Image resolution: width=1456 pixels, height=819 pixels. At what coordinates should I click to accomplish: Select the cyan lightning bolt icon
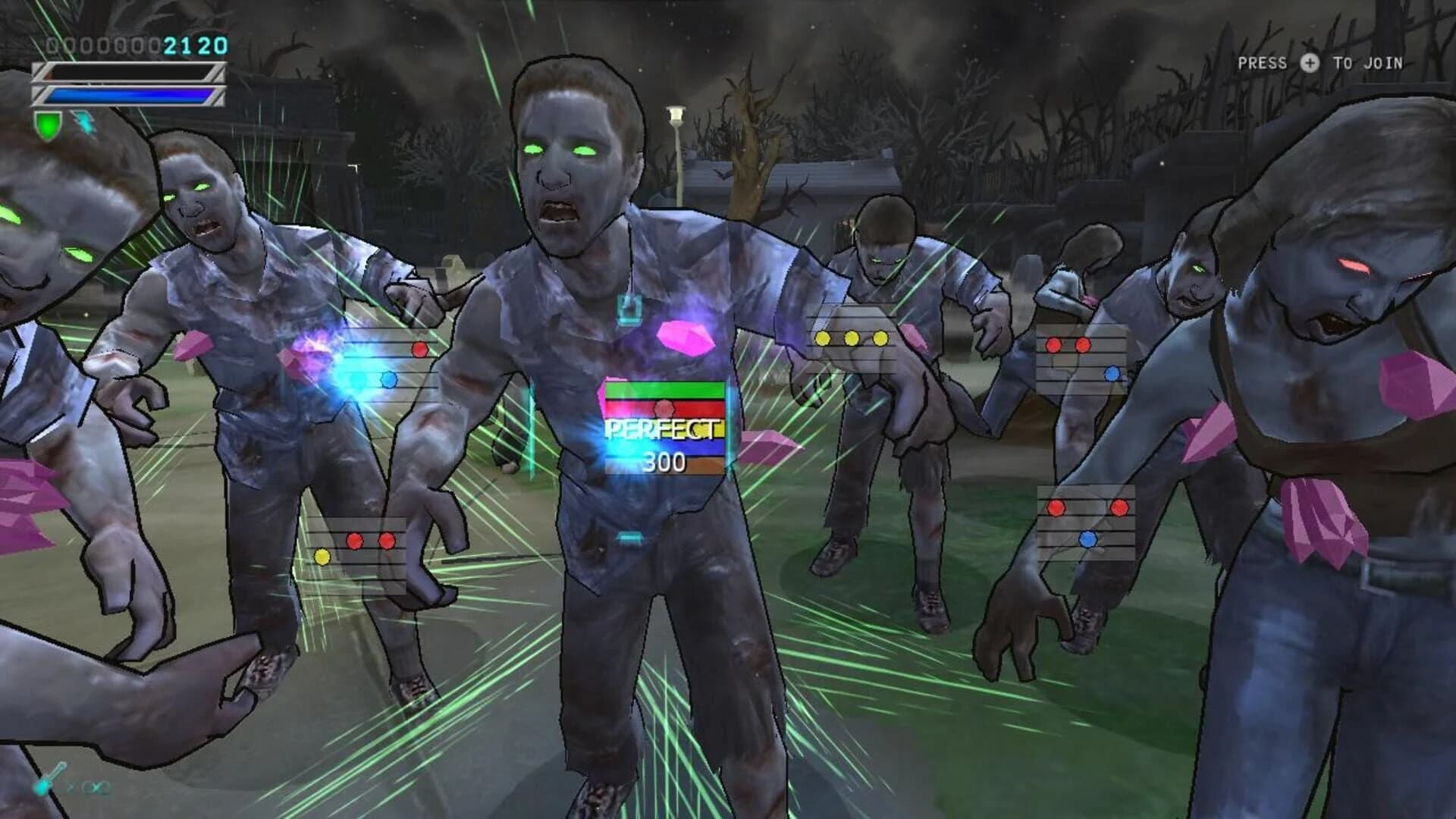tap(85, 123)
